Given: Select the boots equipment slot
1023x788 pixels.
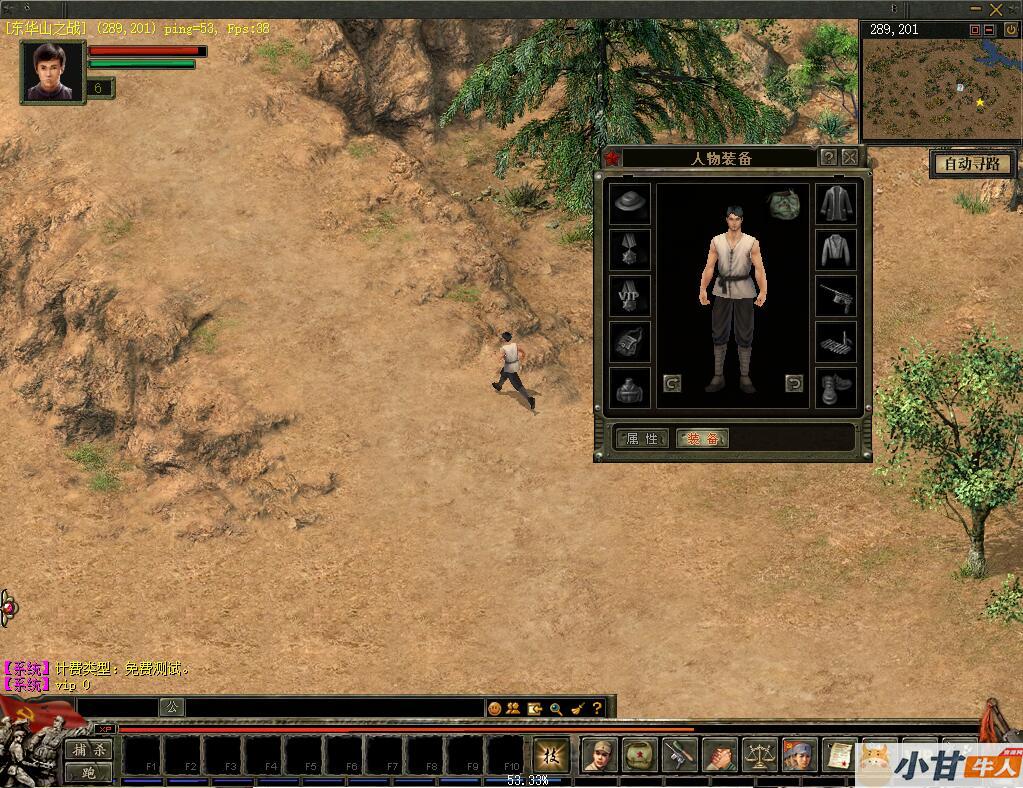Looking at the screenshot, I should pyautogui.click(x=836, y=388).
